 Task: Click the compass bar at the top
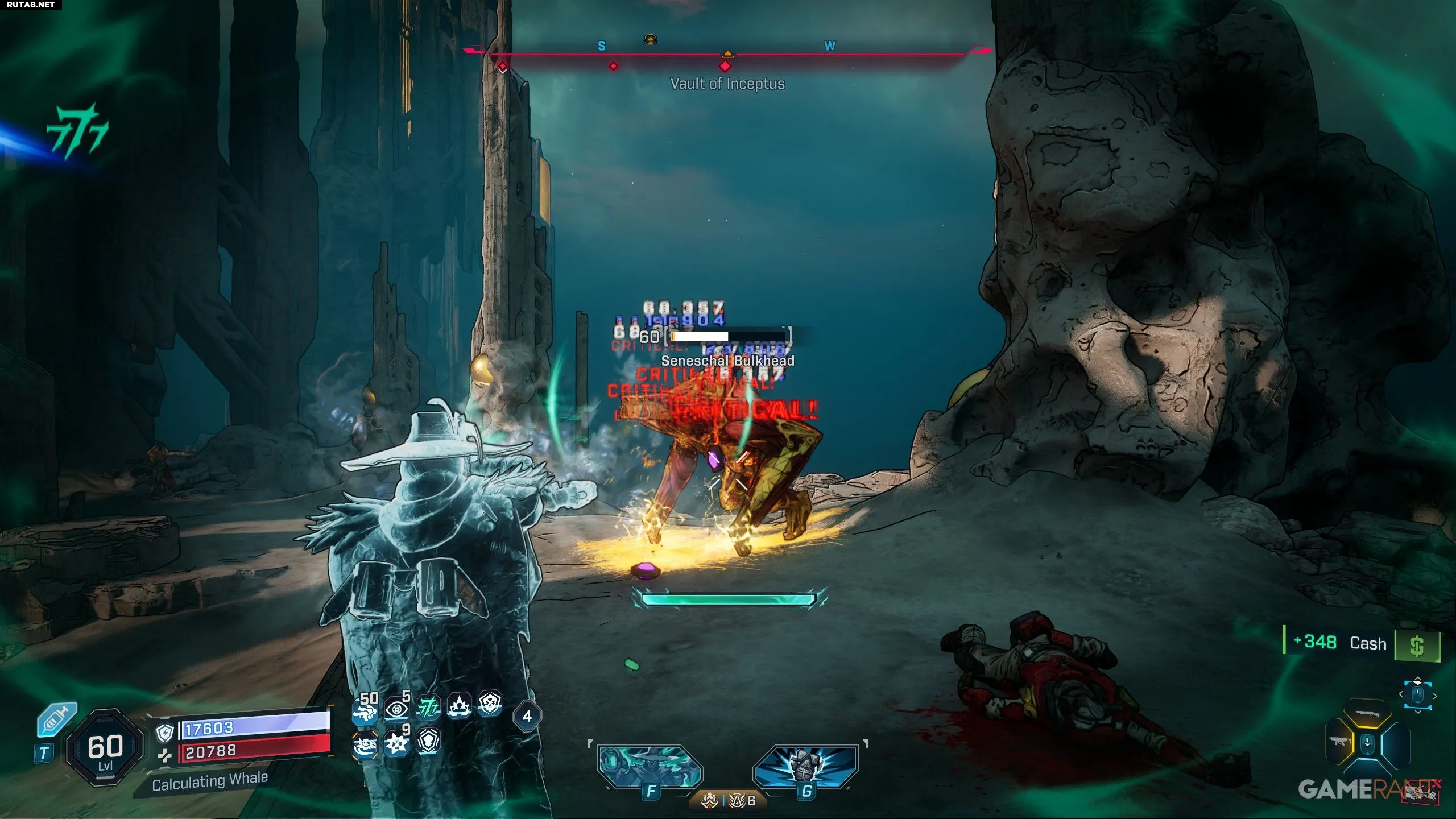click(727, 55)
